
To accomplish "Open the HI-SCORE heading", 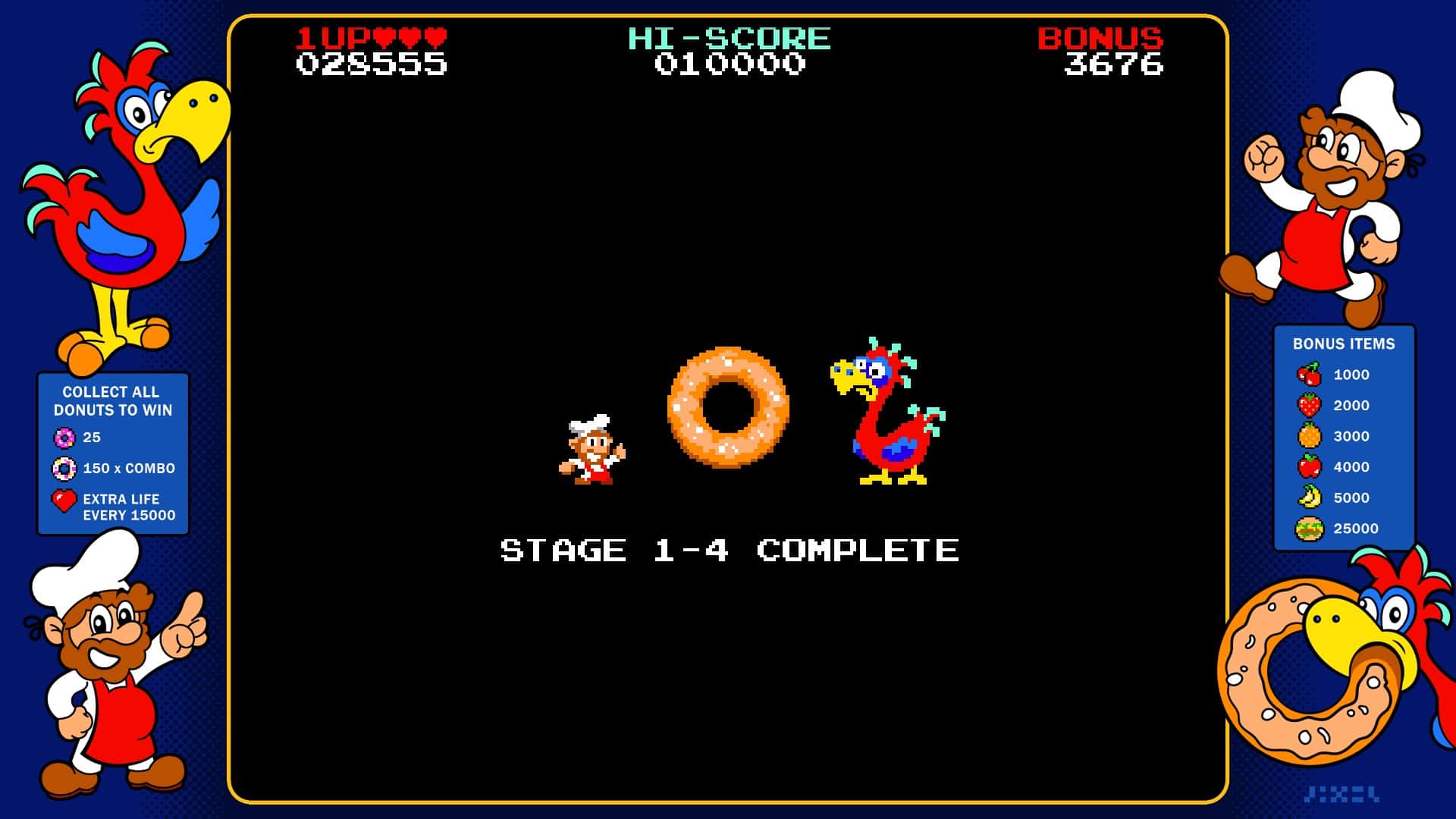I will (728, 38).
